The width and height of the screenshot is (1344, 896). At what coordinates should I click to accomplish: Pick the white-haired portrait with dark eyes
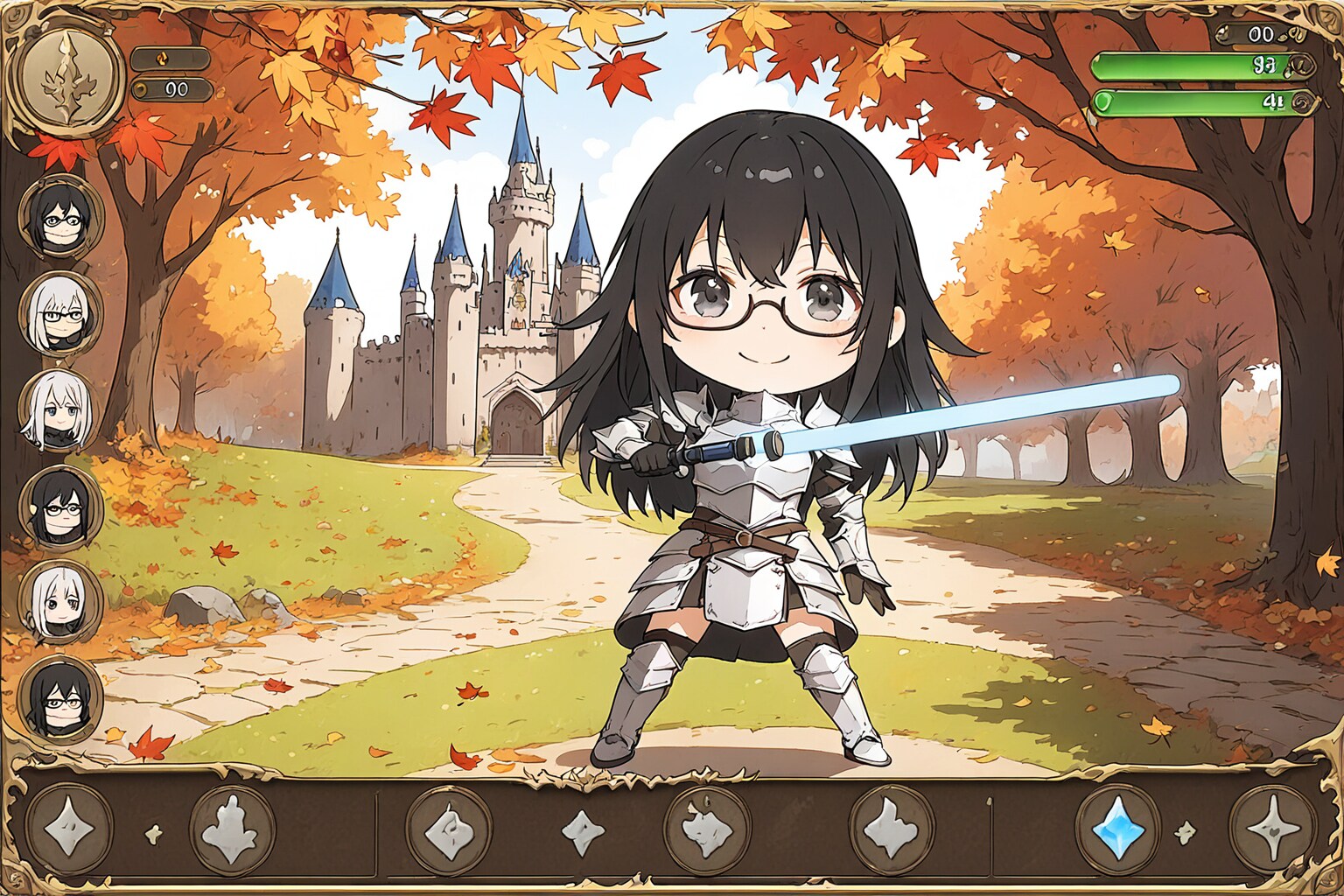point(59,602)
